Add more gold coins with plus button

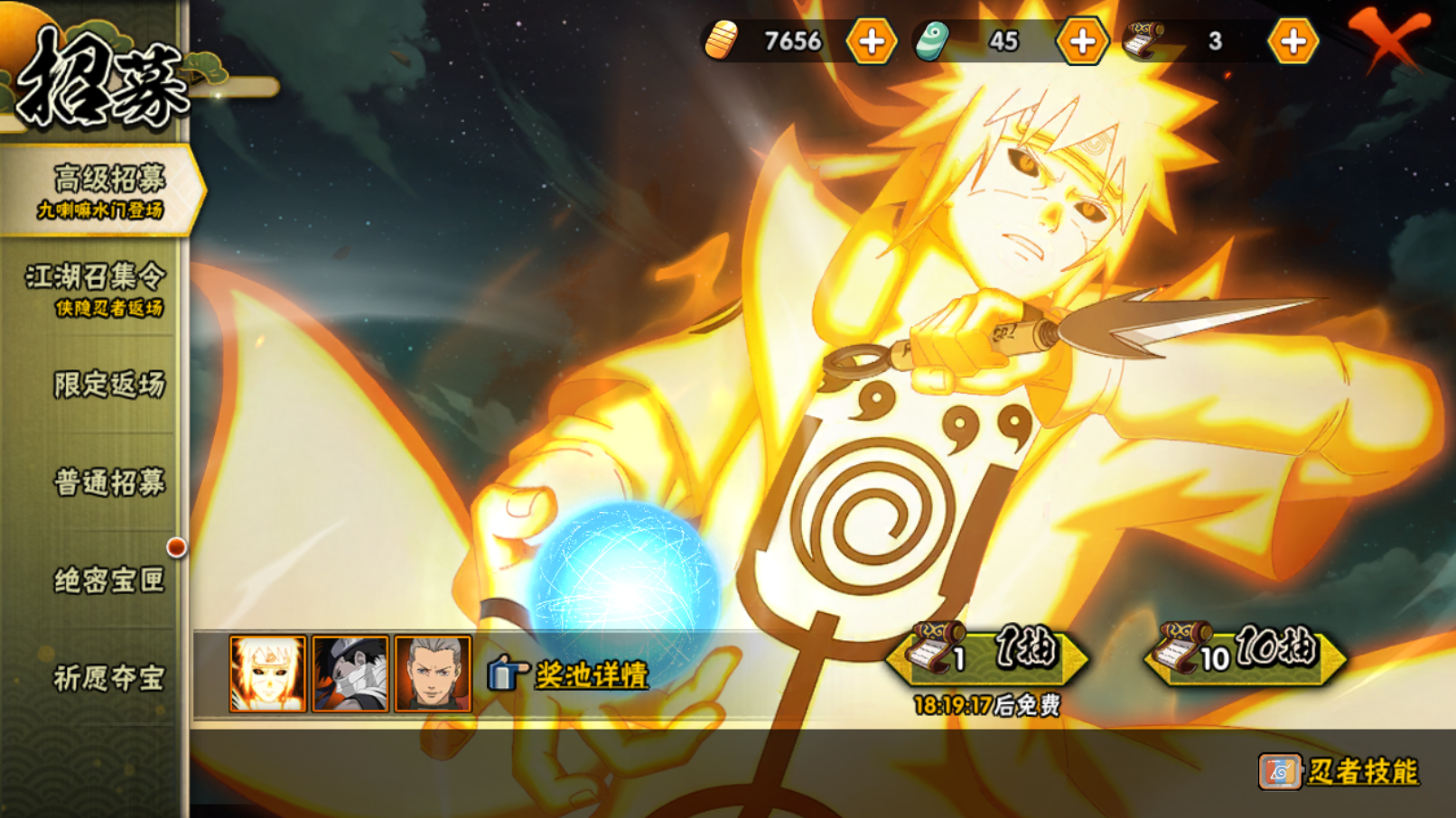point(872,42)
